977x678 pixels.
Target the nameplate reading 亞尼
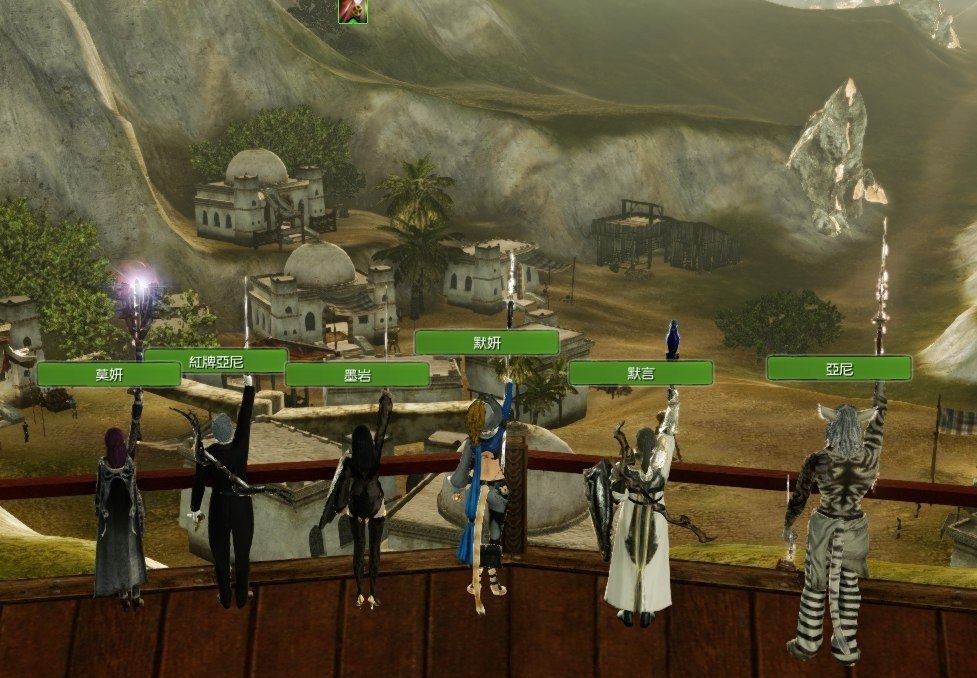click(838, 368)
